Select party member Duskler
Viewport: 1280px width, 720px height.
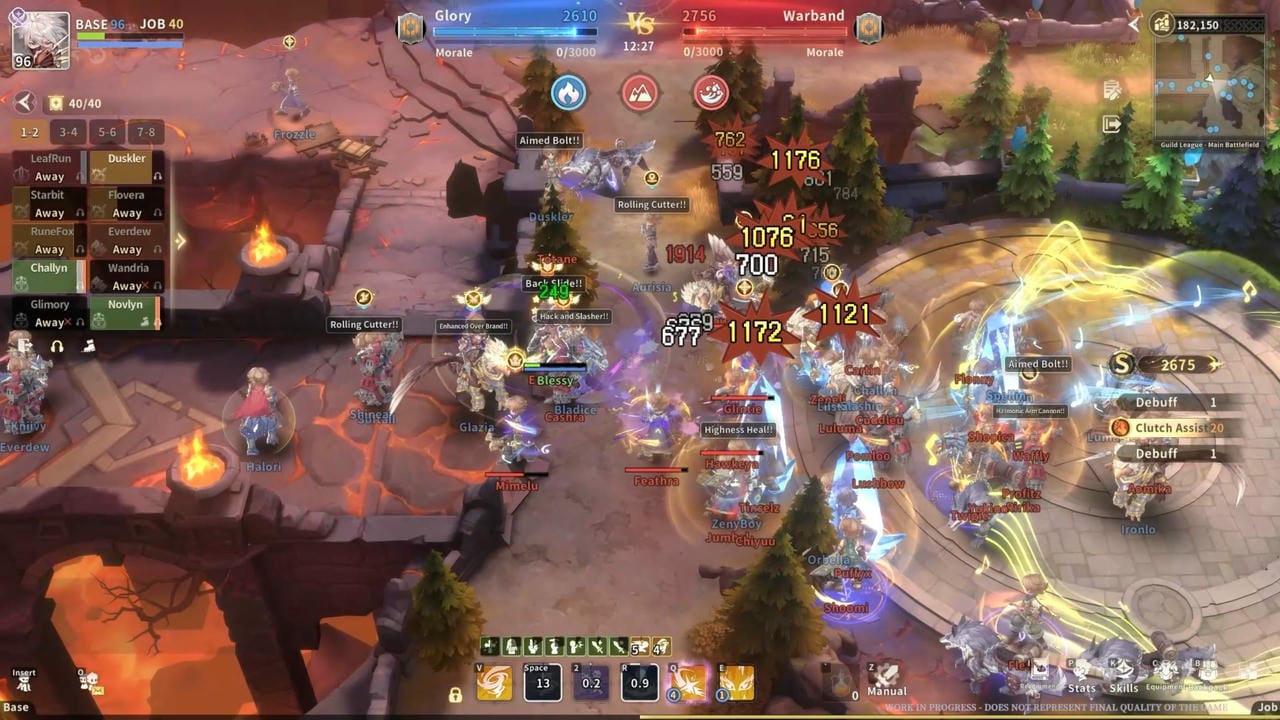127,167
